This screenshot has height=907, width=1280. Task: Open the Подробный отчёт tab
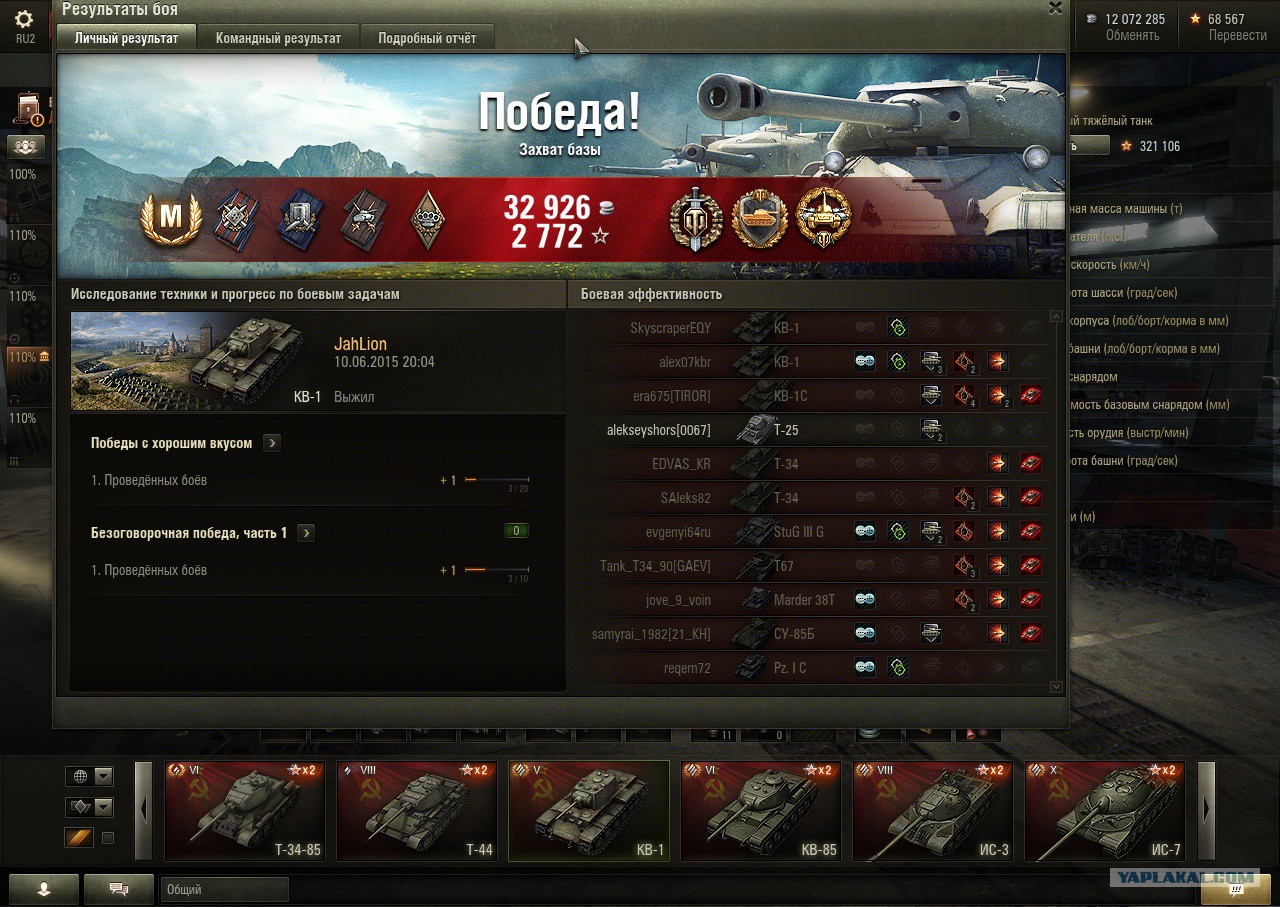point(427,38)
